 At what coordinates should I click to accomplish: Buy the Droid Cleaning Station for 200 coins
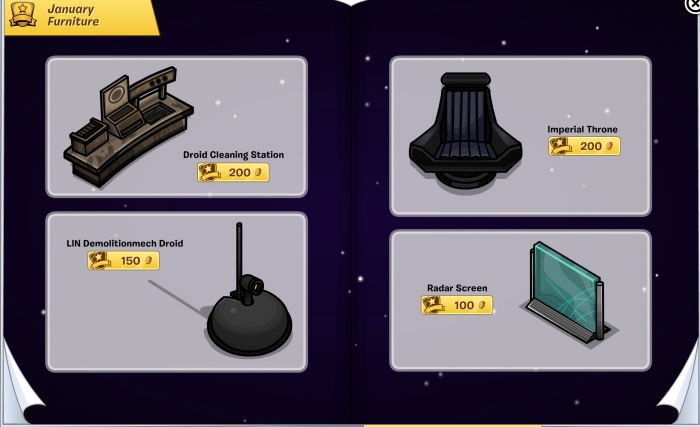(x=233, y=172)
